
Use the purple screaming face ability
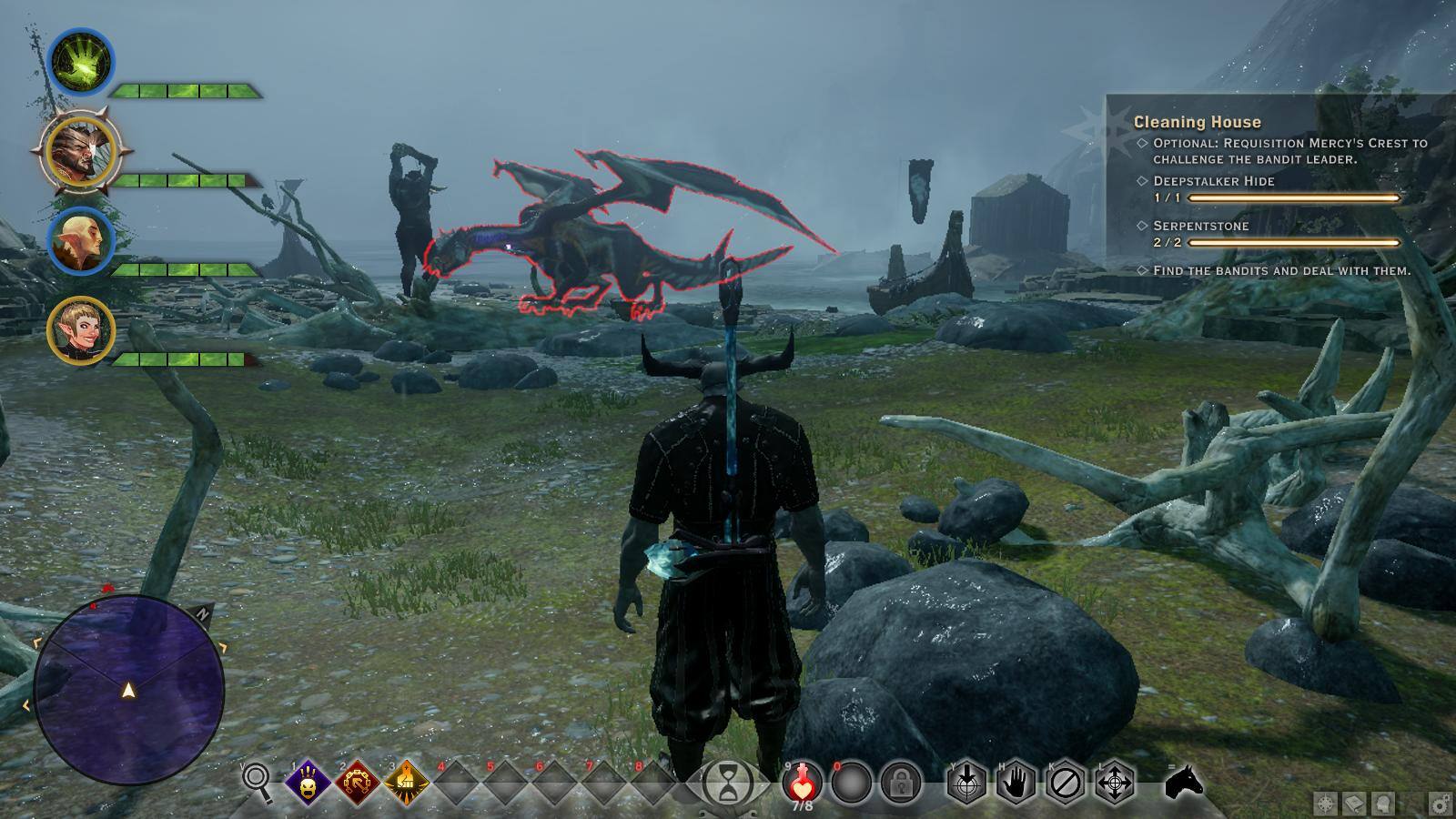(308, 782)
